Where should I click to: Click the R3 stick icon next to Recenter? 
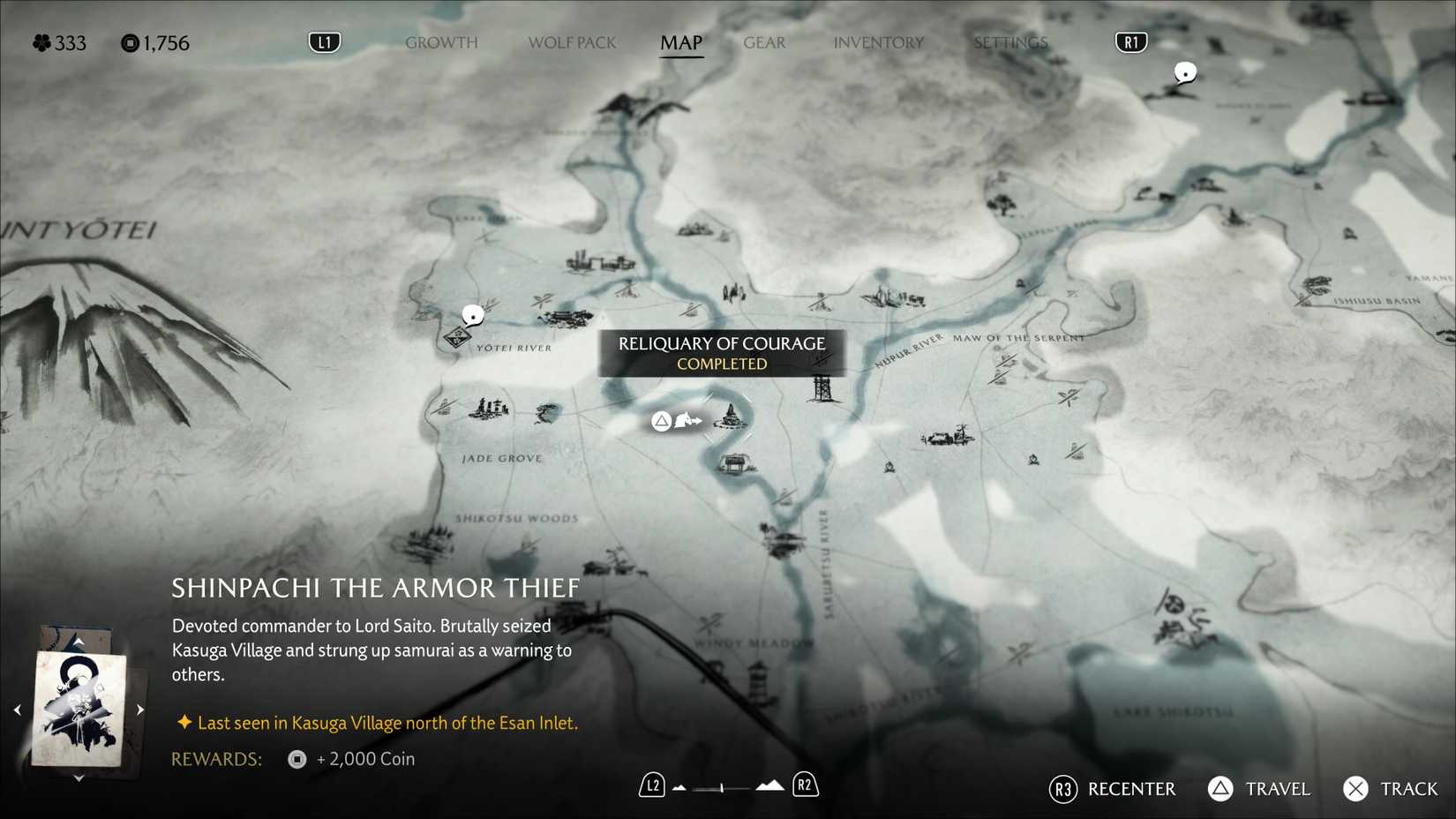(x=1062, y=789)
